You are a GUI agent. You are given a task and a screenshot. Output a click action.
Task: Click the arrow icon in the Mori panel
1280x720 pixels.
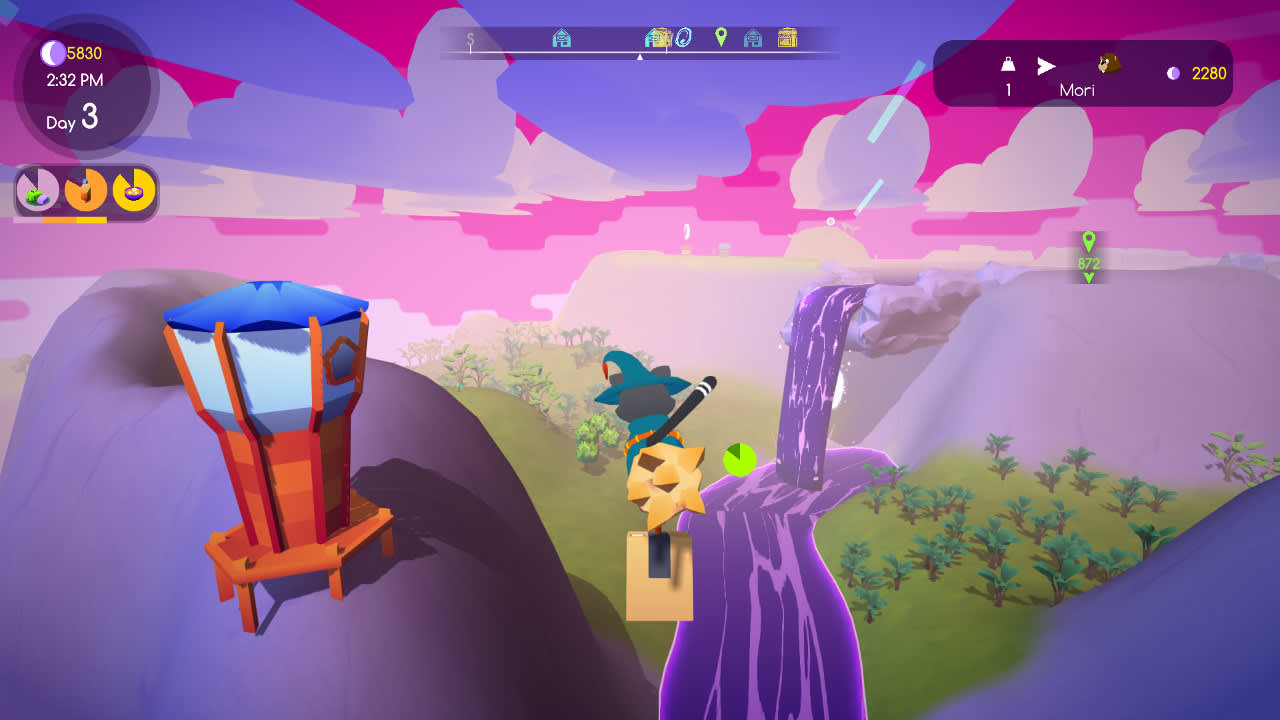[x=1047, y=65]
